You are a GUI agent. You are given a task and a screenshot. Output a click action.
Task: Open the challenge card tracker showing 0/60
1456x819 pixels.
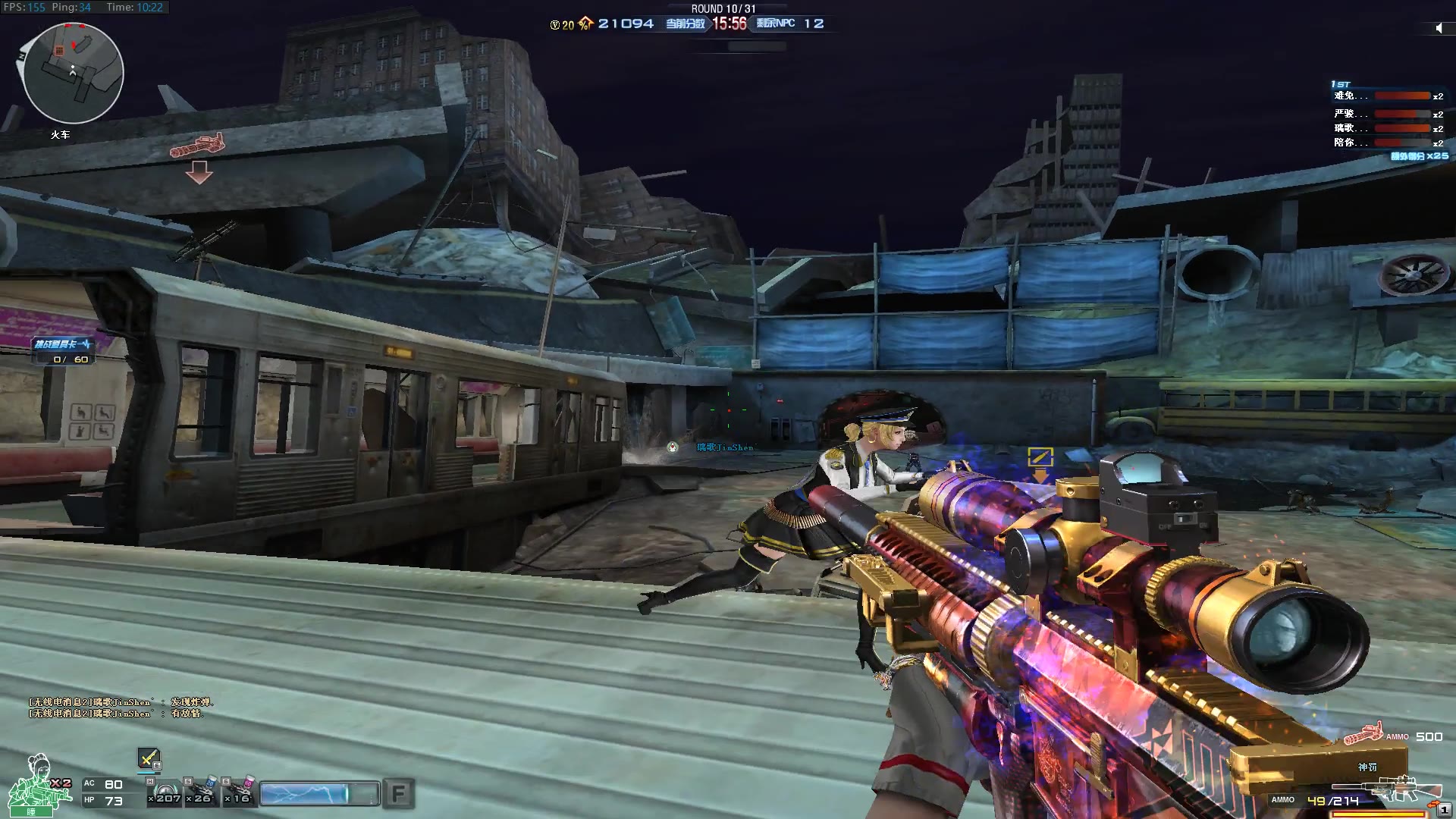(x=63, y=351)
